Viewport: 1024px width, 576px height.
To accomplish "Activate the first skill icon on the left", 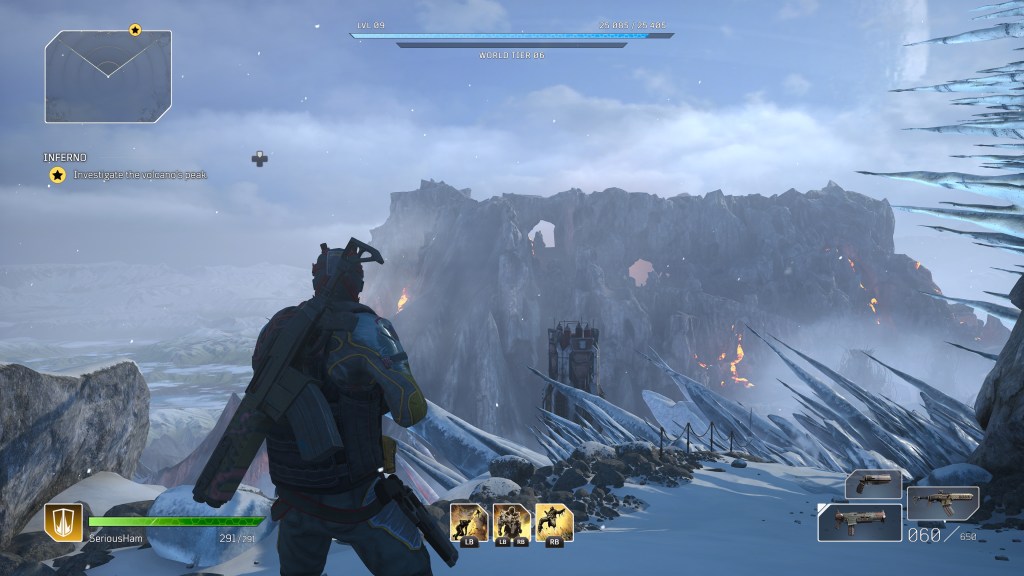I will [469, 522].
